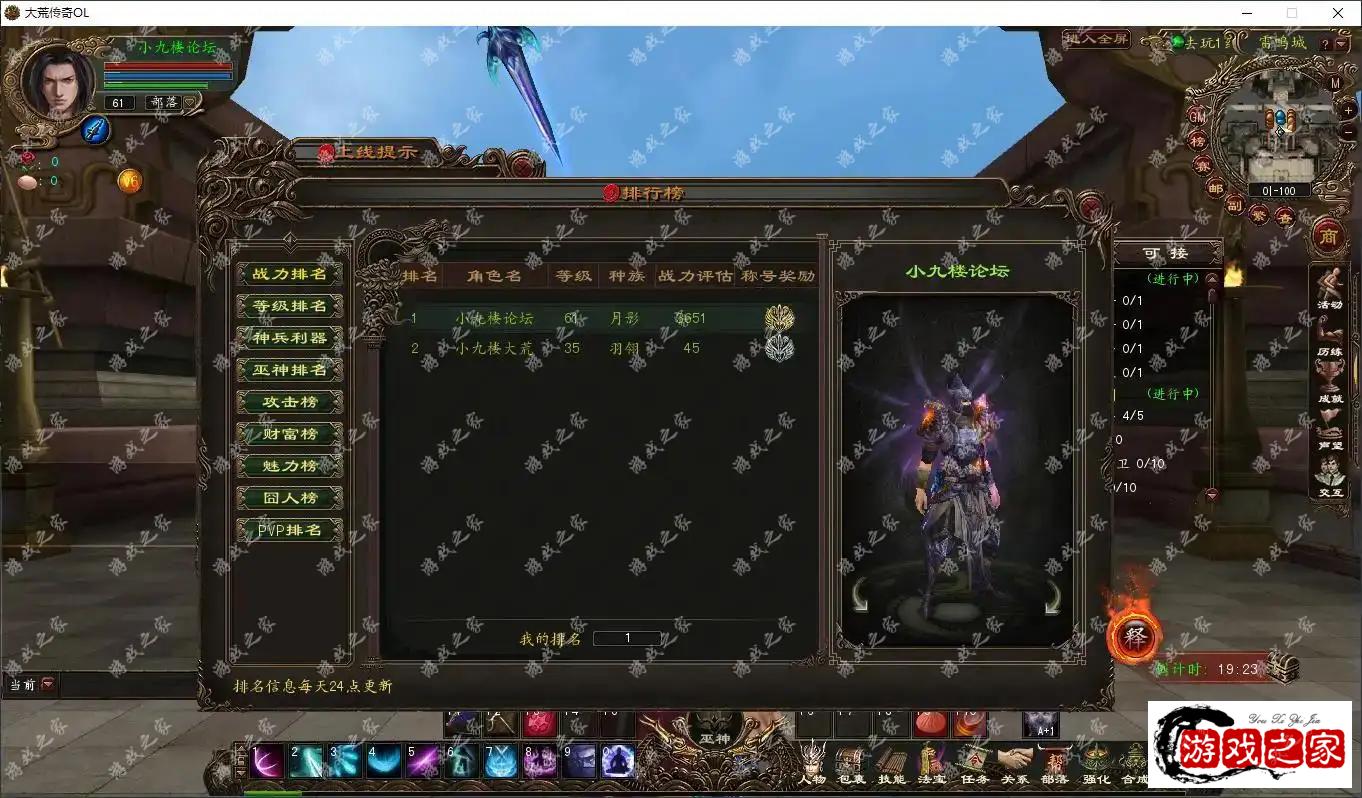Close the 排行榜 ranking window
Screen dimensions: 1362x798
[1092, 208]
